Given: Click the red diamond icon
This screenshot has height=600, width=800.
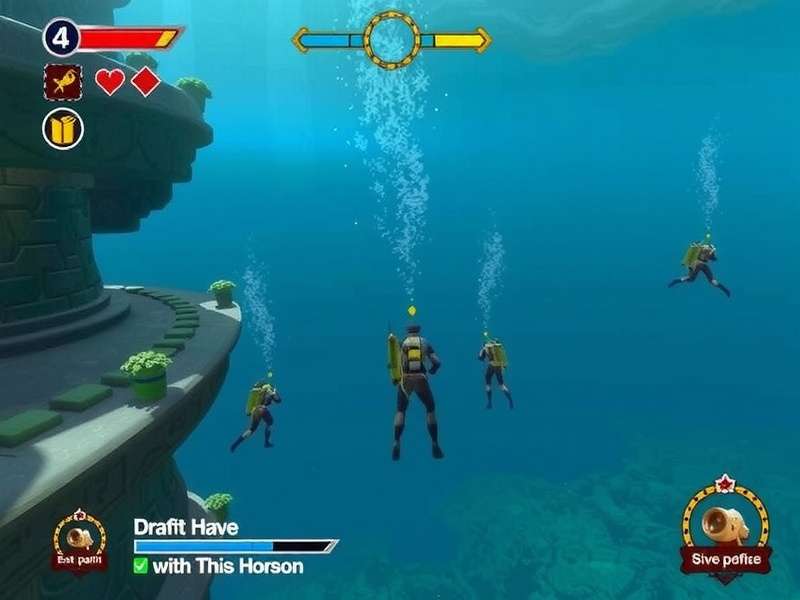Looking at the screenshot, I should 146,82.
